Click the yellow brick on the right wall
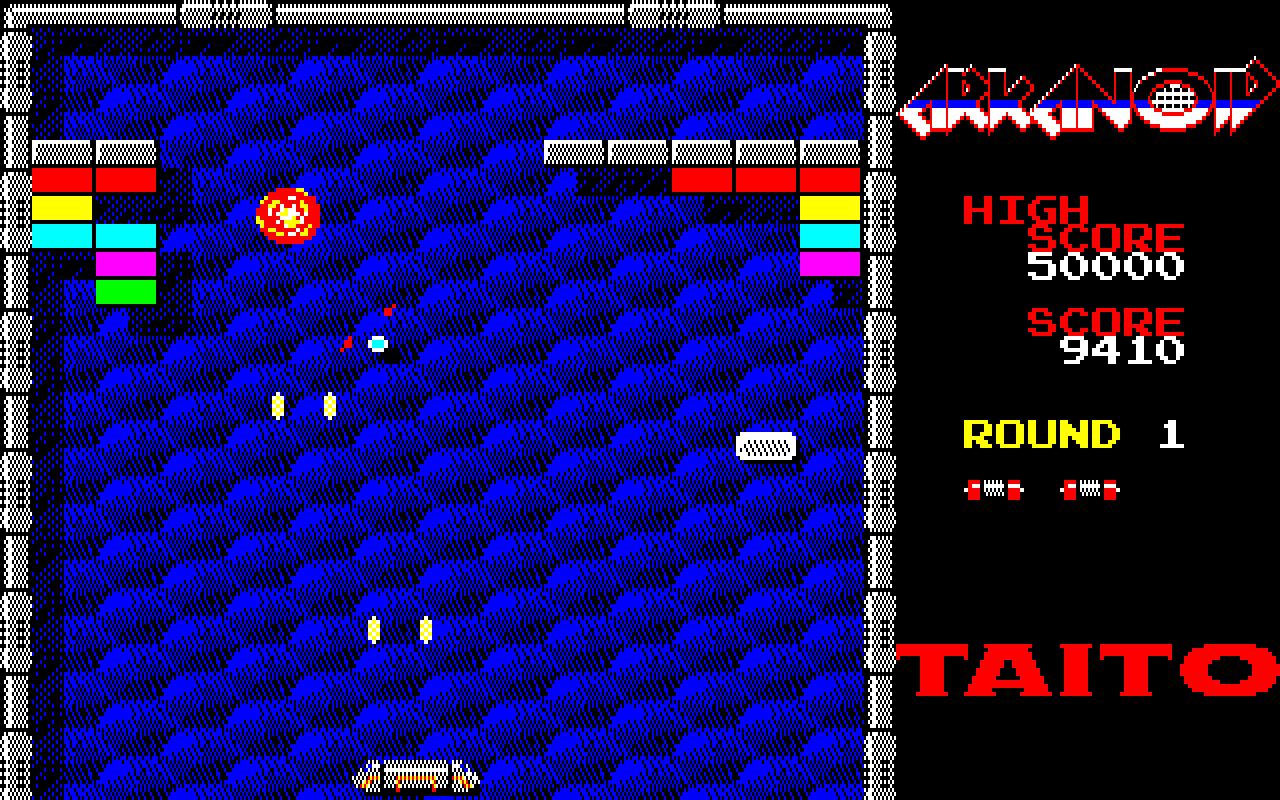Viewport: 1280px width, 800px height. pyautogui.click(x=828, y=207)
